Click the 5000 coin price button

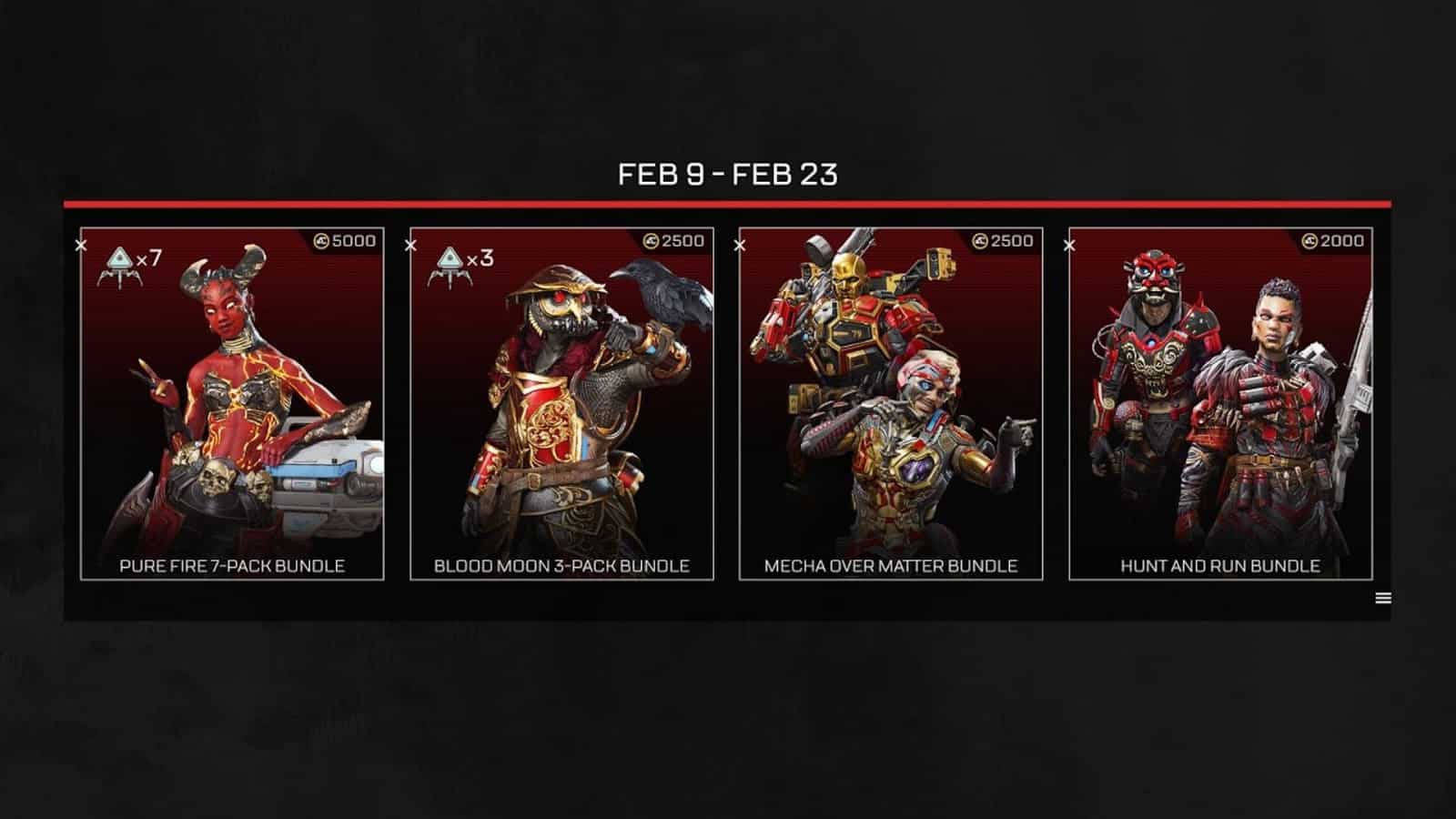340,238
